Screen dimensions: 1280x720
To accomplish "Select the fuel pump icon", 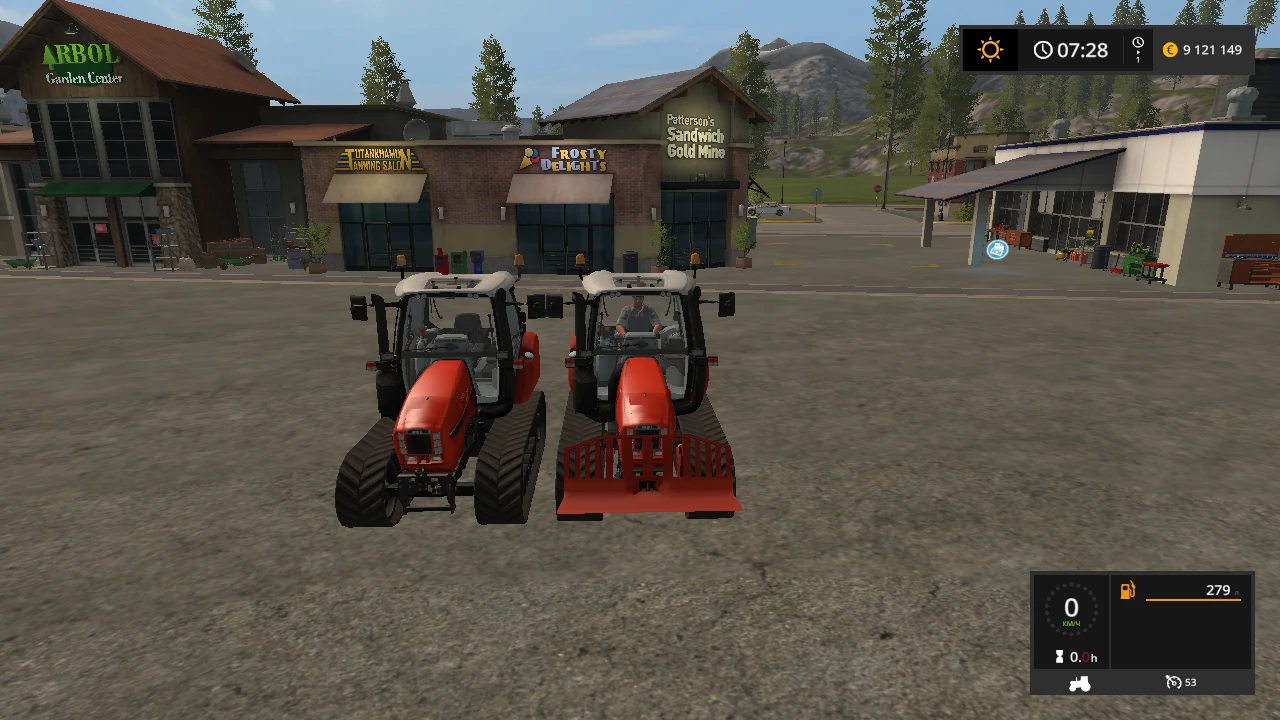I will 1126,592.
